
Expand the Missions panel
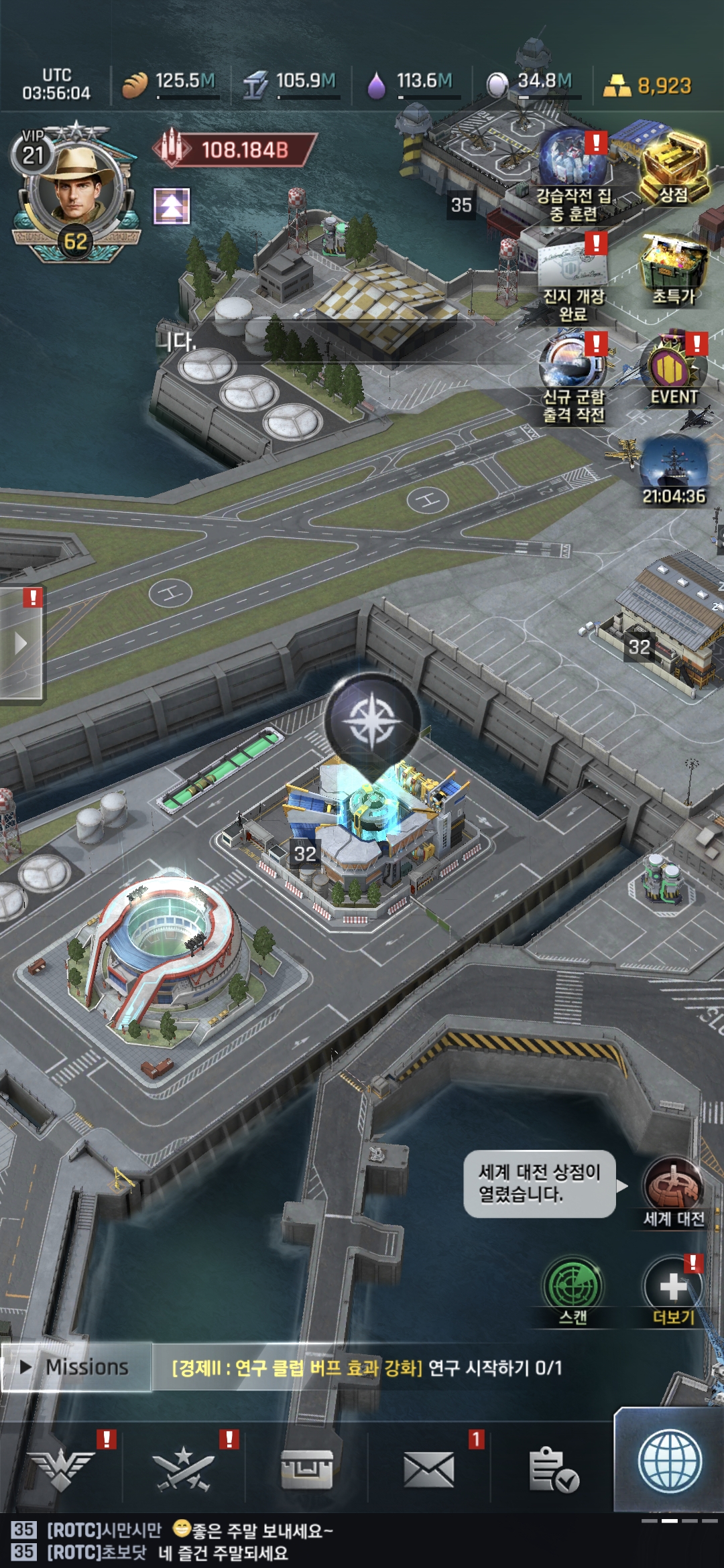[76, 1367]
